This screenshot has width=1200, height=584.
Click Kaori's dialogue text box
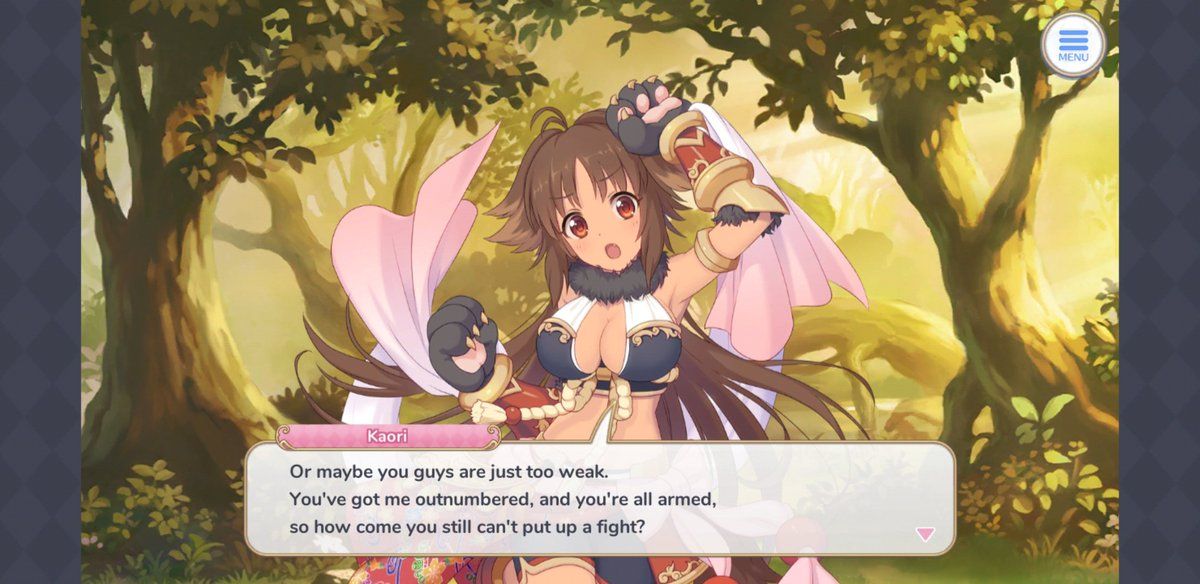(x=600, y=497)
